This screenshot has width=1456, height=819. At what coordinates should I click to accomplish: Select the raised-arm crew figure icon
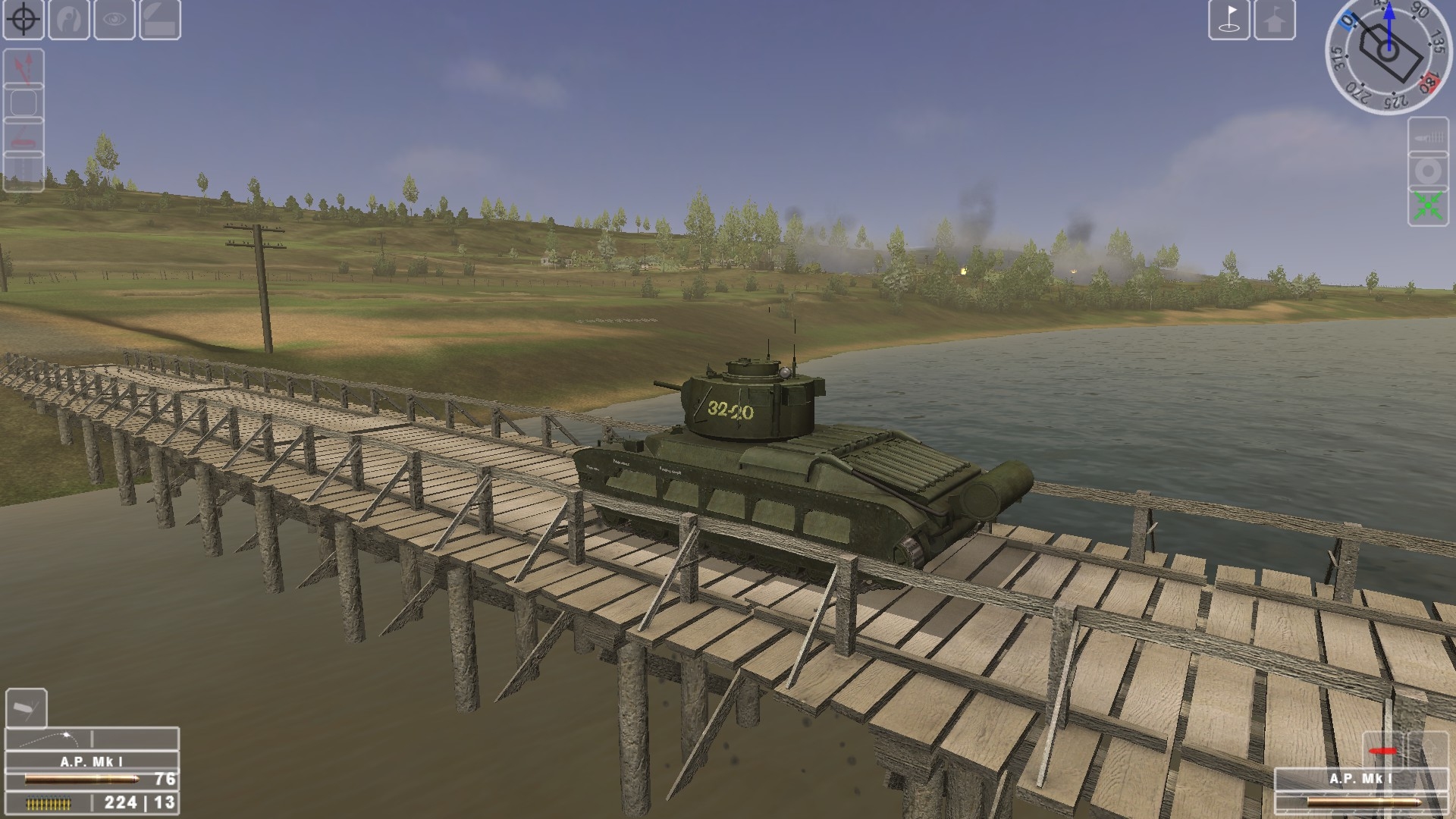(69, 19)
